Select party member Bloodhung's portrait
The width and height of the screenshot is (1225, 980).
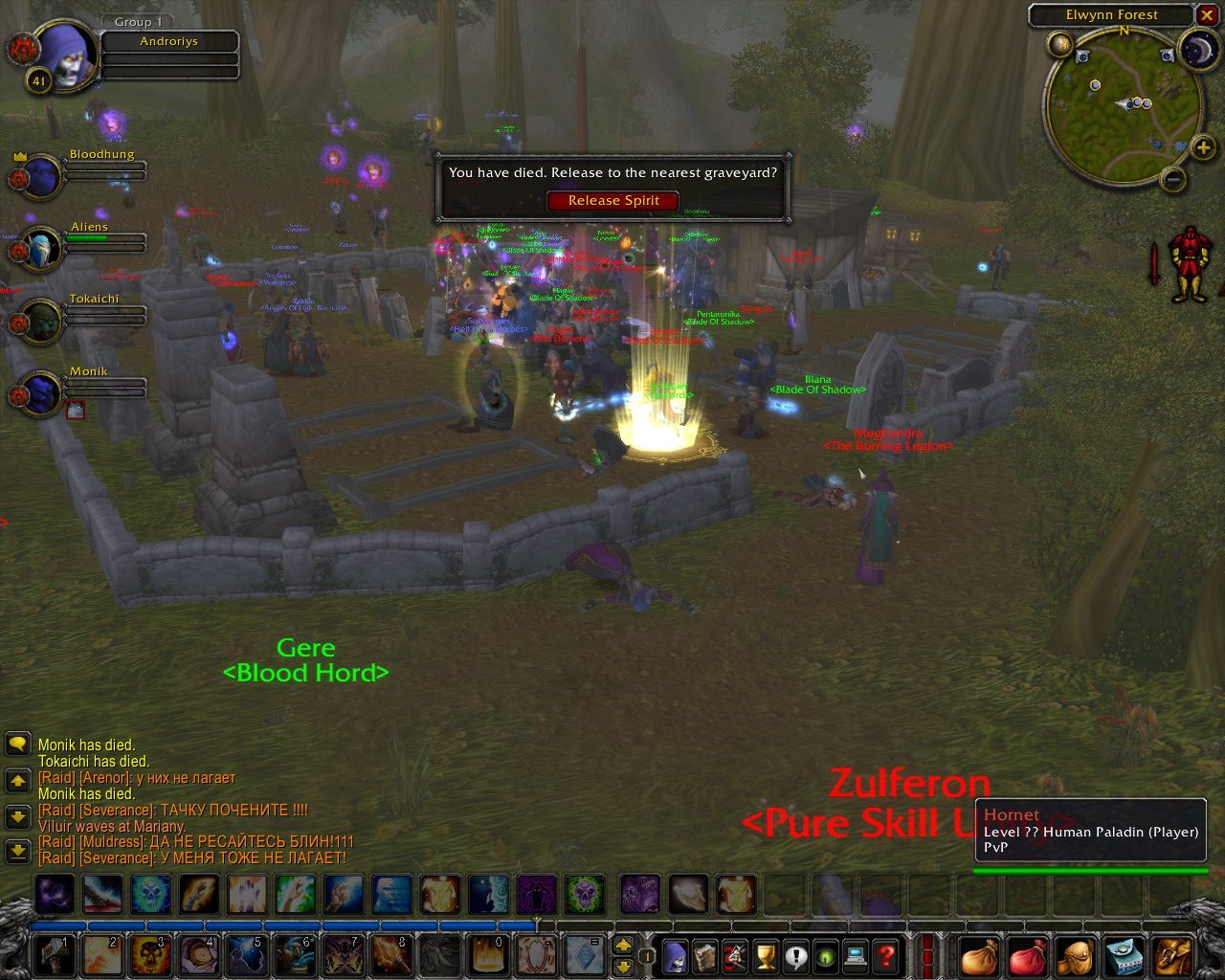(42, 176)
